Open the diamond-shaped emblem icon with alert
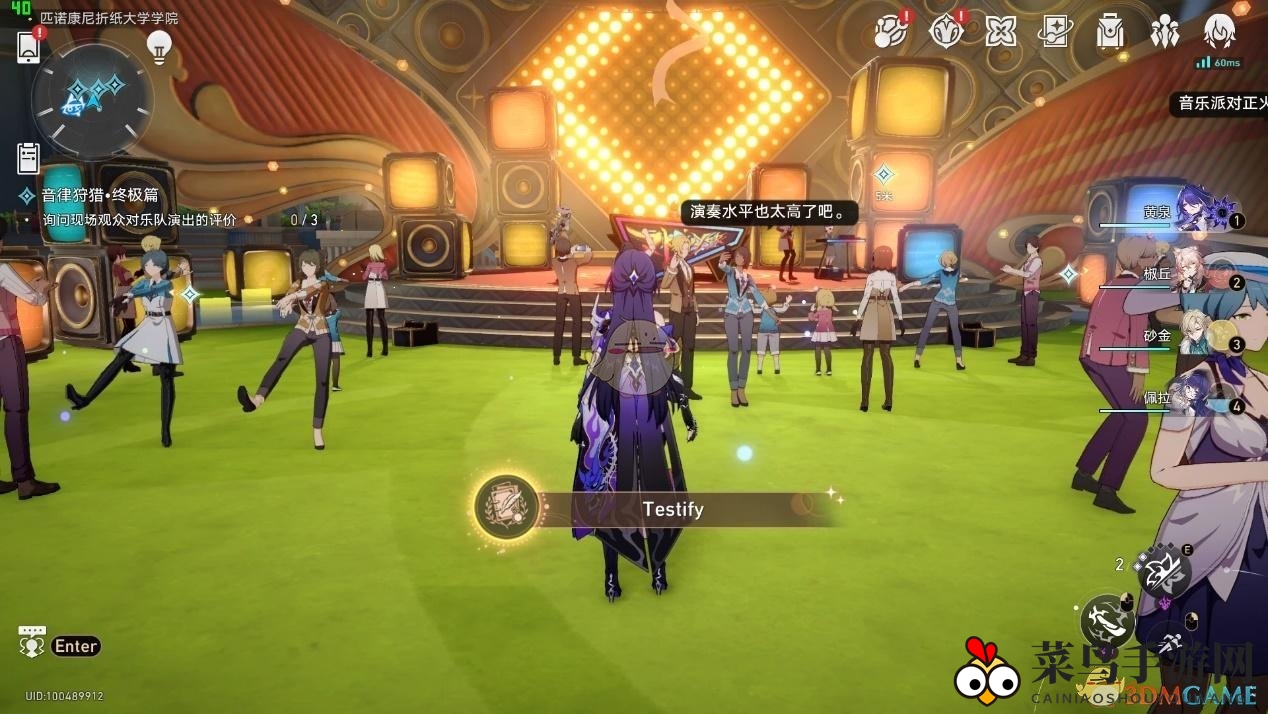 click(945, 31)
